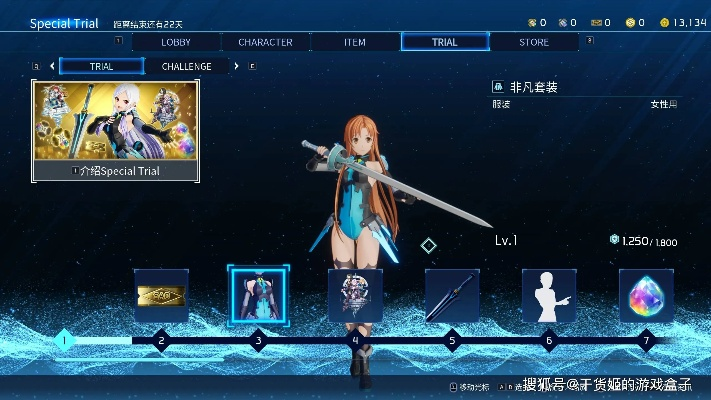Select the white silhouette emote reward
The image size is (711, 400).
click(x=549, y=295)
